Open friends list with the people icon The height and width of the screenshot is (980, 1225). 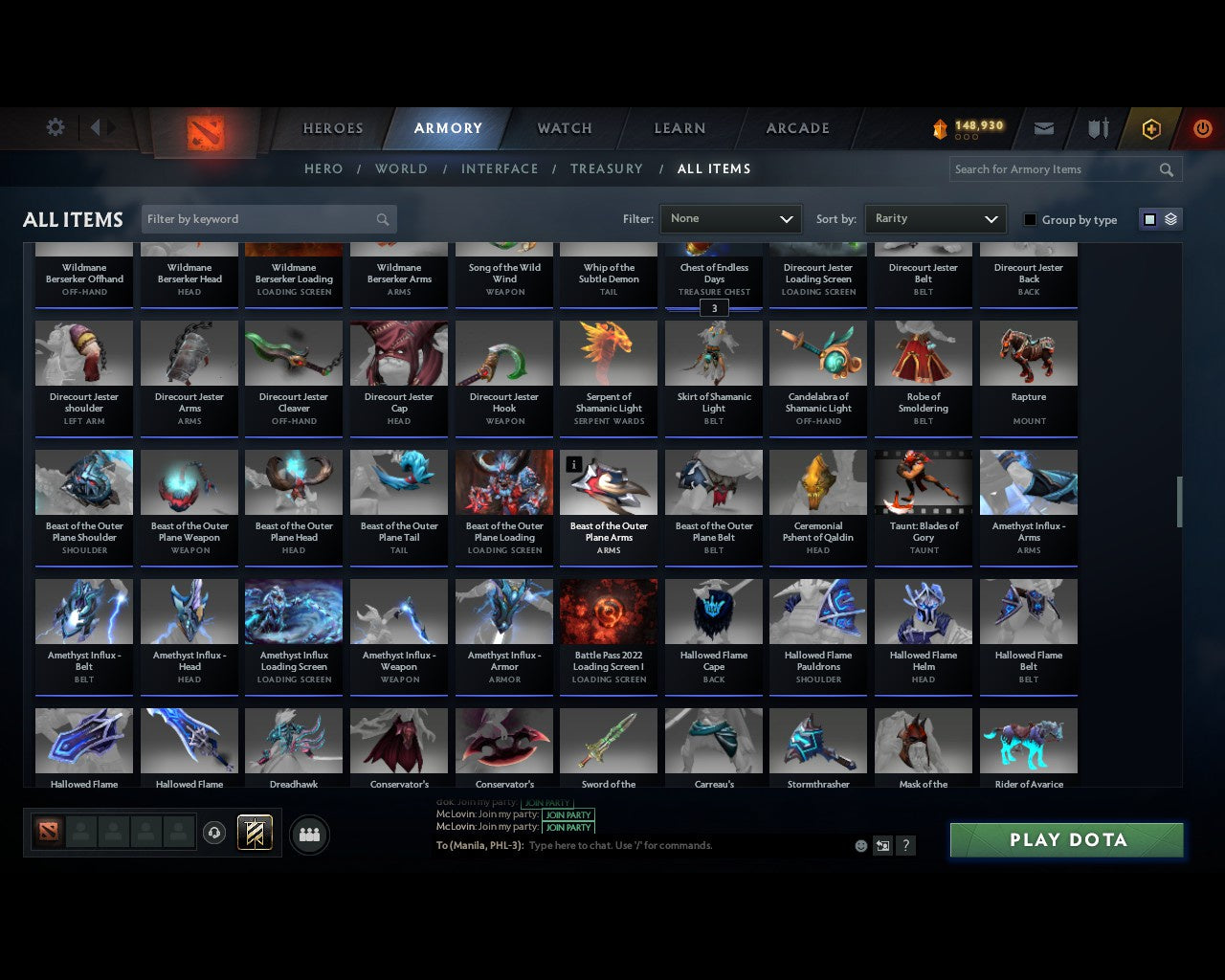tap(309, 834)
